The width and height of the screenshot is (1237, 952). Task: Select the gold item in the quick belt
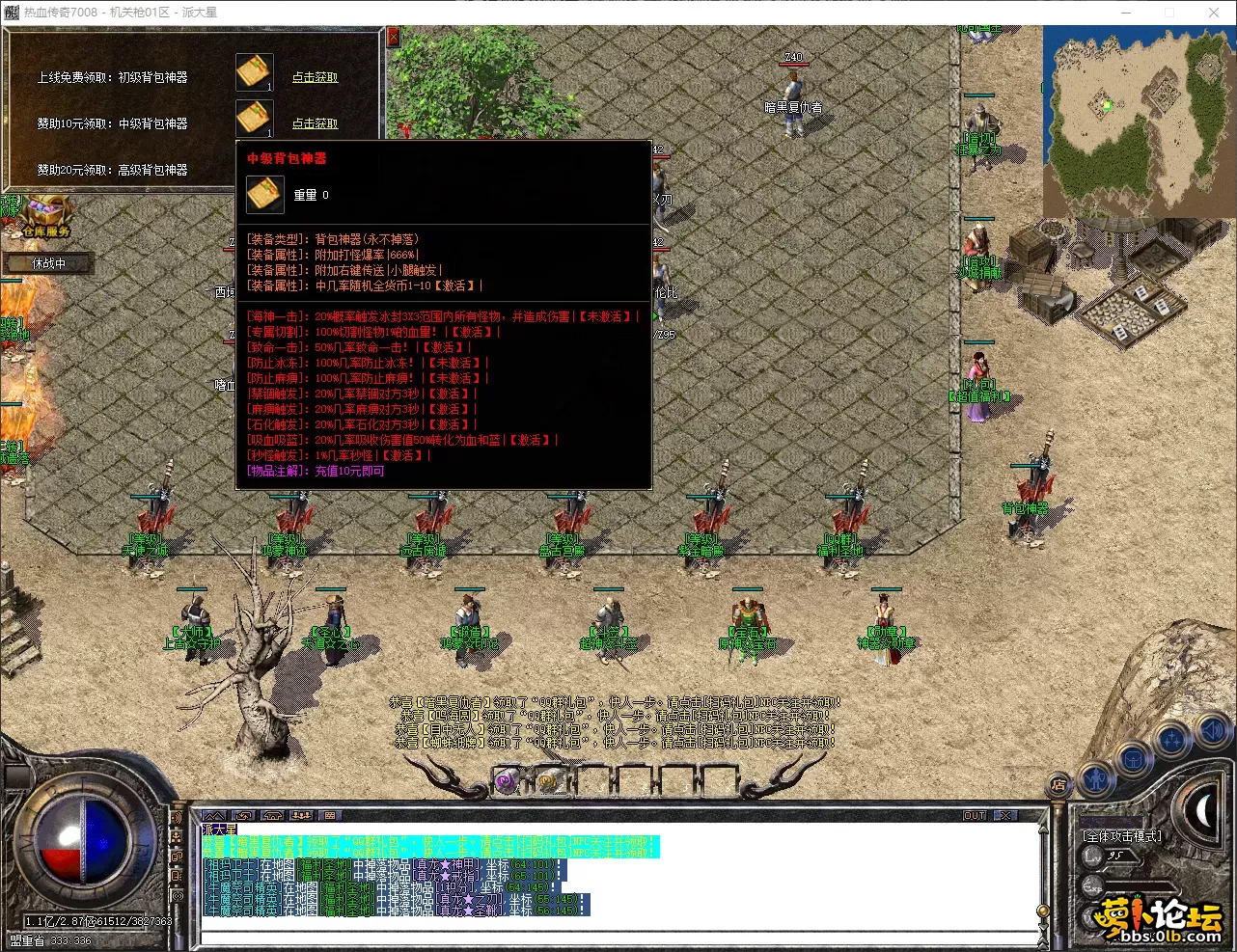[547, 780]
